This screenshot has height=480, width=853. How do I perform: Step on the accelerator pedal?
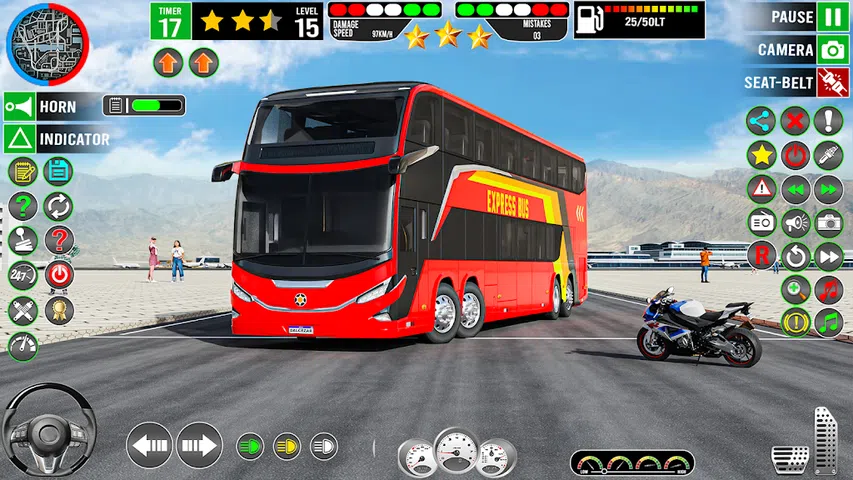(825, 440)
